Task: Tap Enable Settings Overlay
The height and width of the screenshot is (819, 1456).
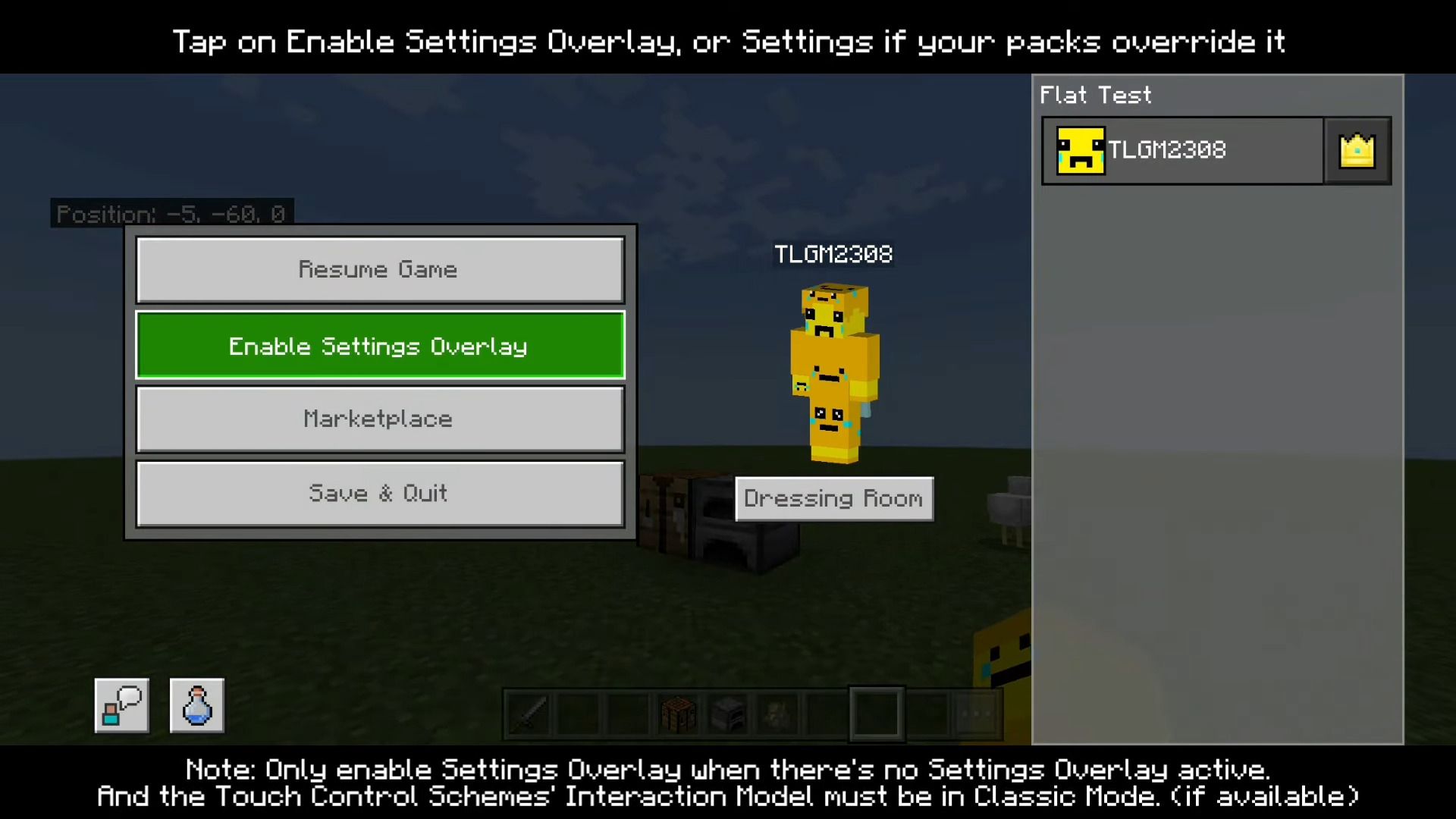Action: click(380, 346)
